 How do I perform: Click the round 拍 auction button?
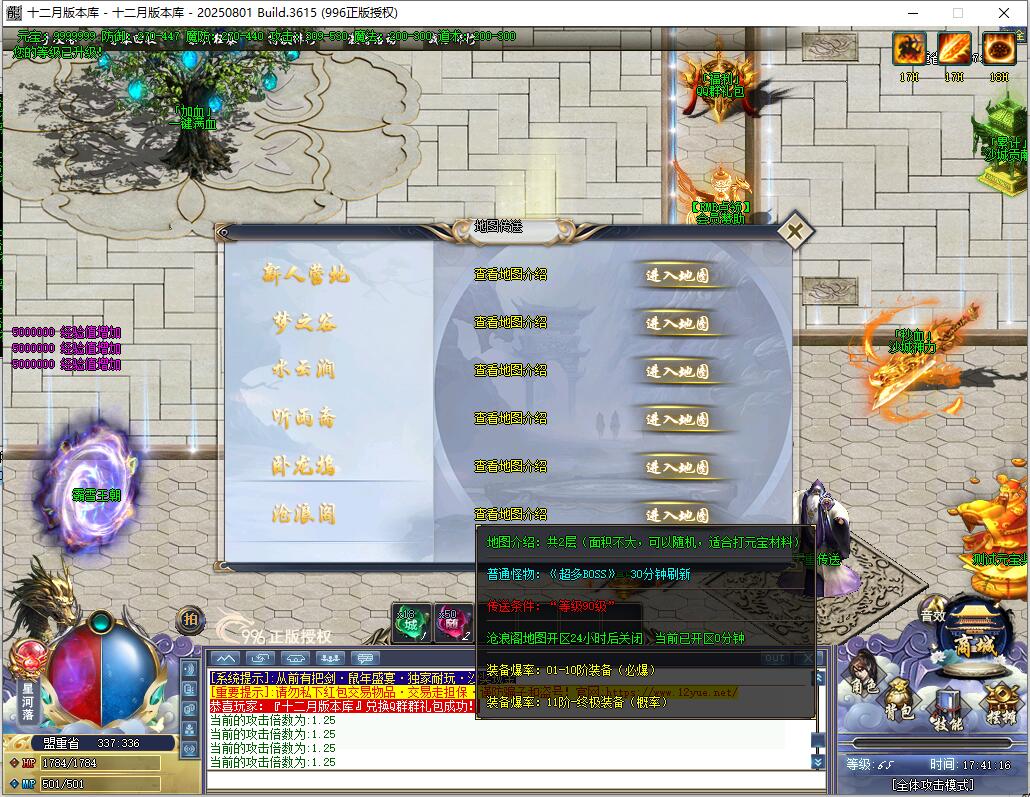click(190, 620)
